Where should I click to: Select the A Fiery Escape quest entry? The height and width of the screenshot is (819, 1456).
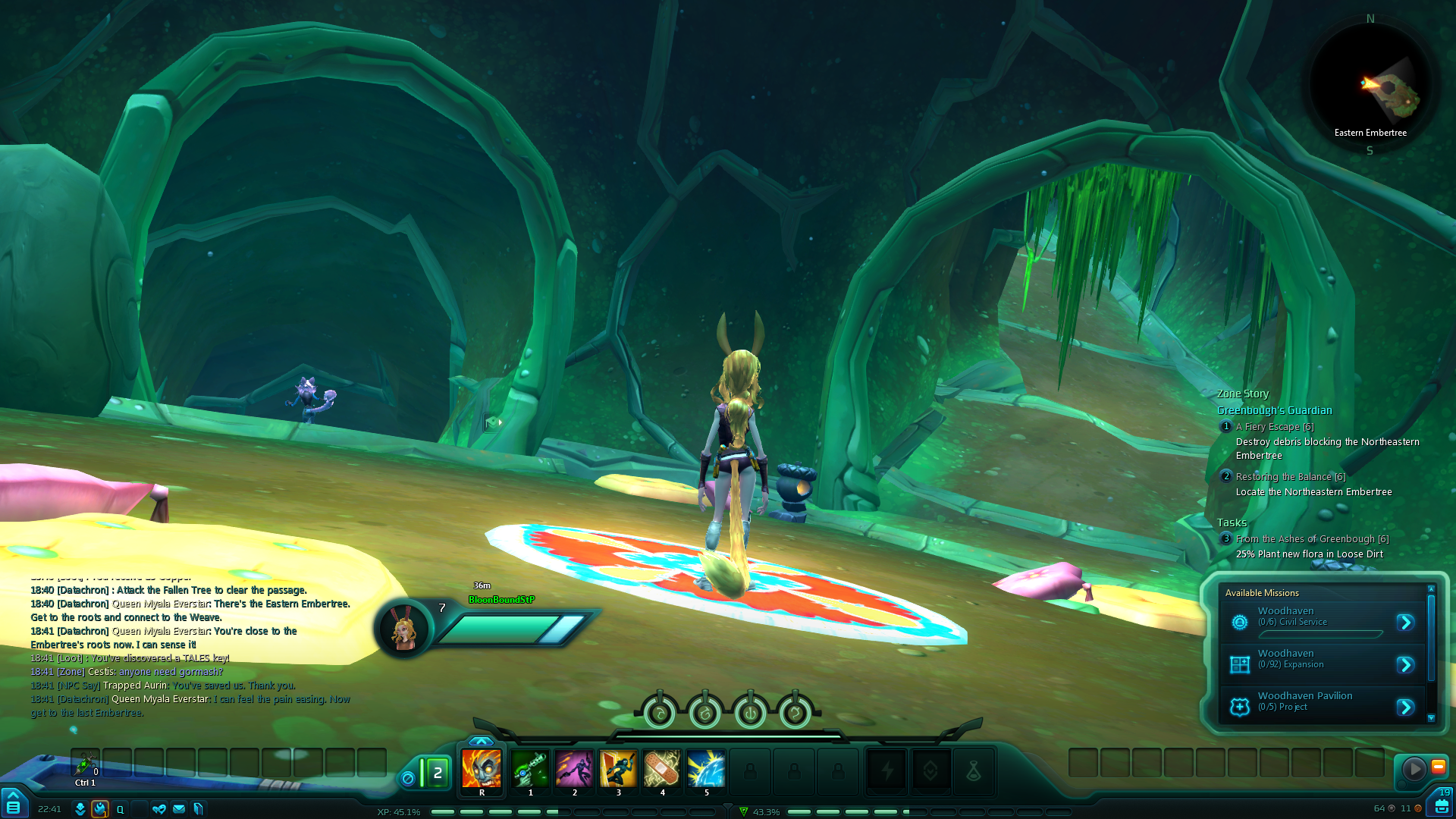[1275, 427]
